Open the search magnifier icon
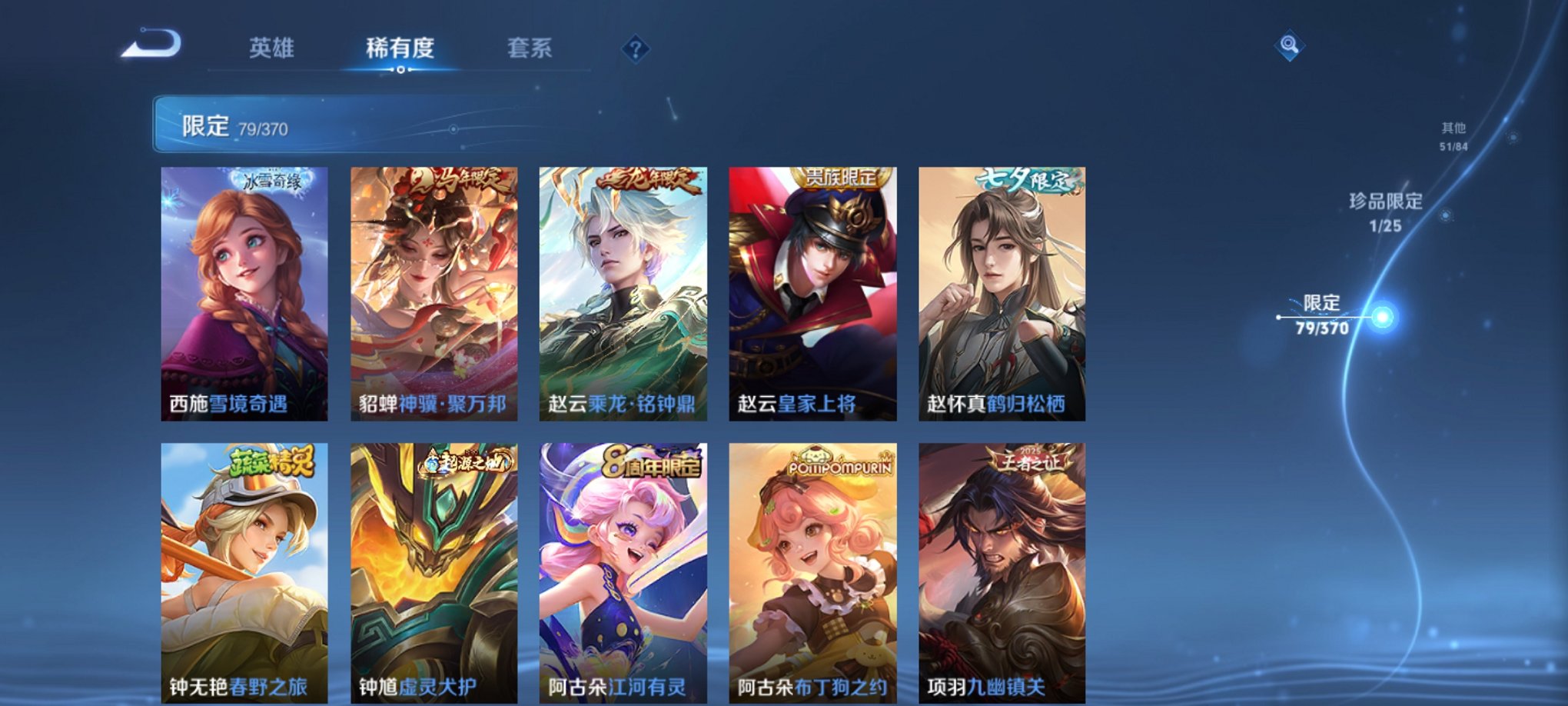The height and width of the screenshot is (706, 1568). coord(1289,46)
